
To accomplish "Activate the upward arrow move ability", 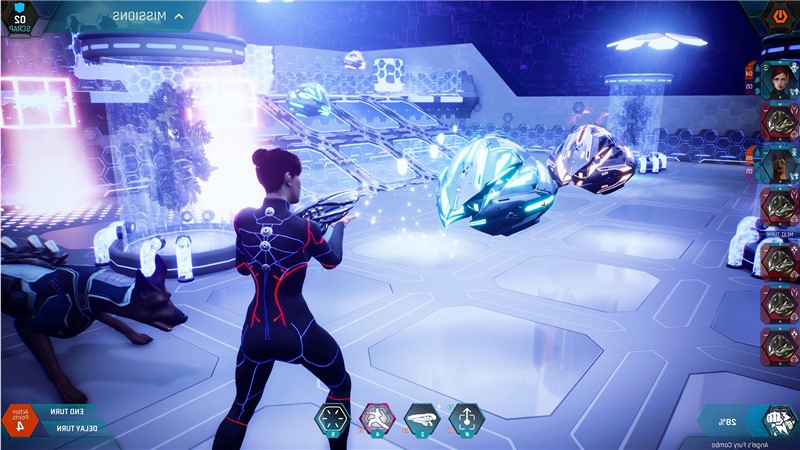I will [x=465, y=420].
